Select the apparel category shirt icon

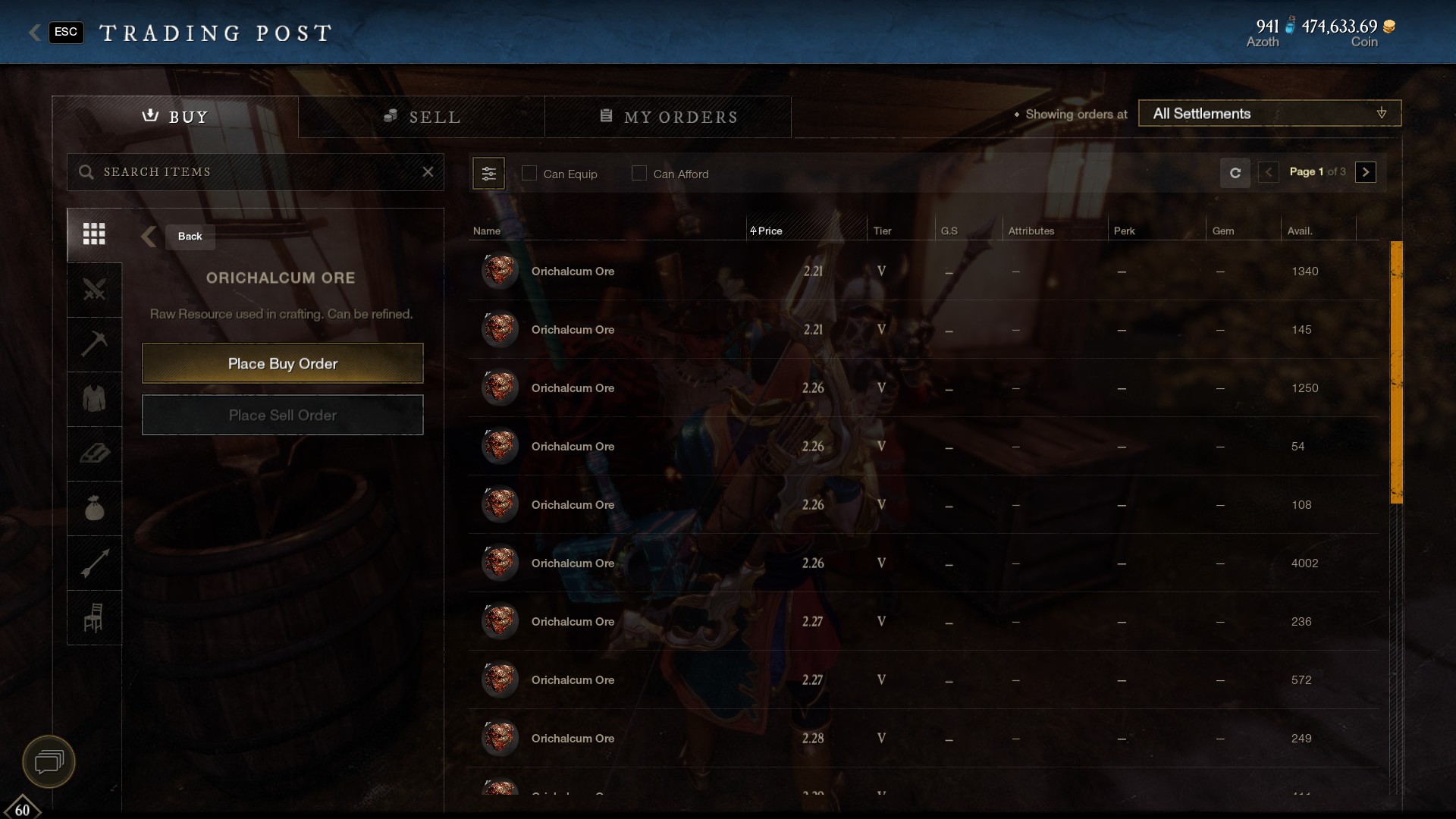[x=94, y=399]
